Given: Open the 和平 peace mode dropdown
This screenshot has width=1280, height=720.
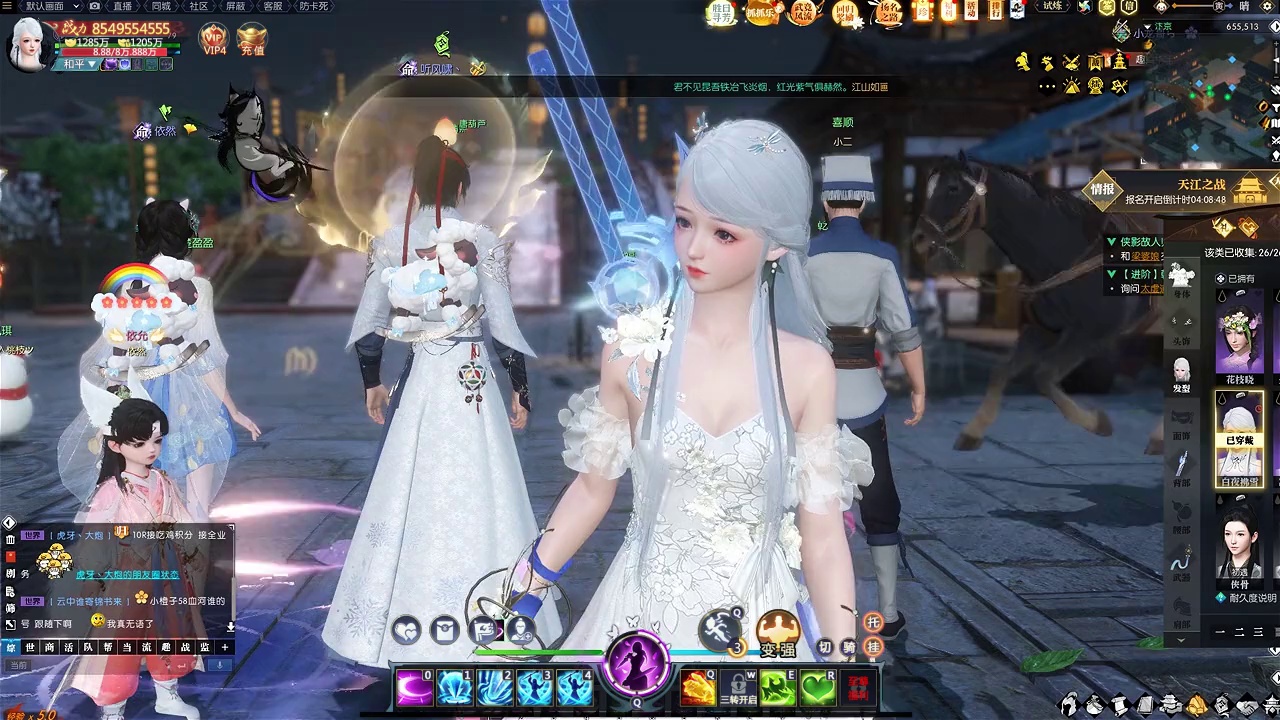Looking at the screenshot, I should coord(75,64).
